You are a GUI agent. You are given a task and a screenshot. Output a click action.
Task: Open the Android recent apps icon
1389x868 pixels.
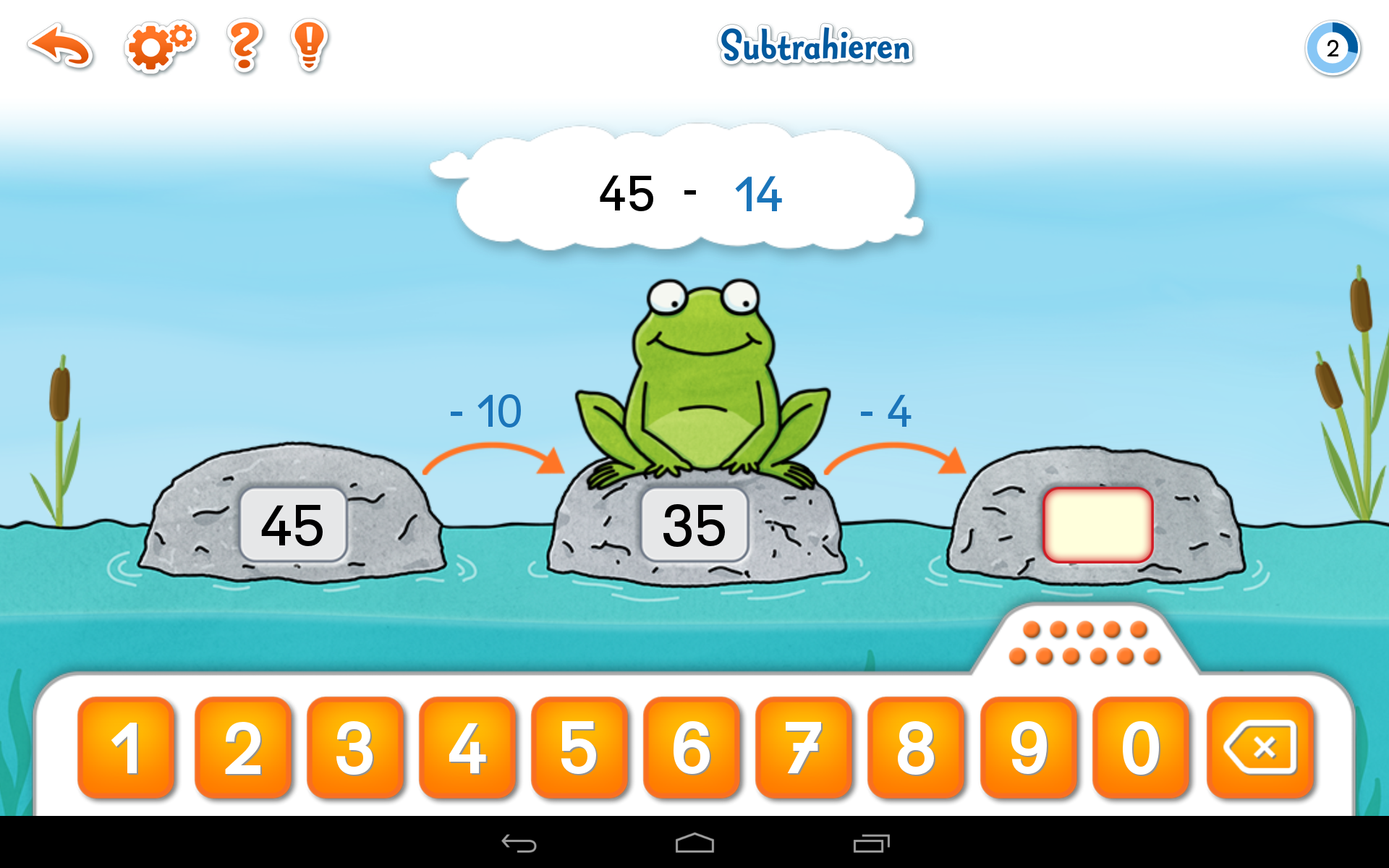pos(872,843)
